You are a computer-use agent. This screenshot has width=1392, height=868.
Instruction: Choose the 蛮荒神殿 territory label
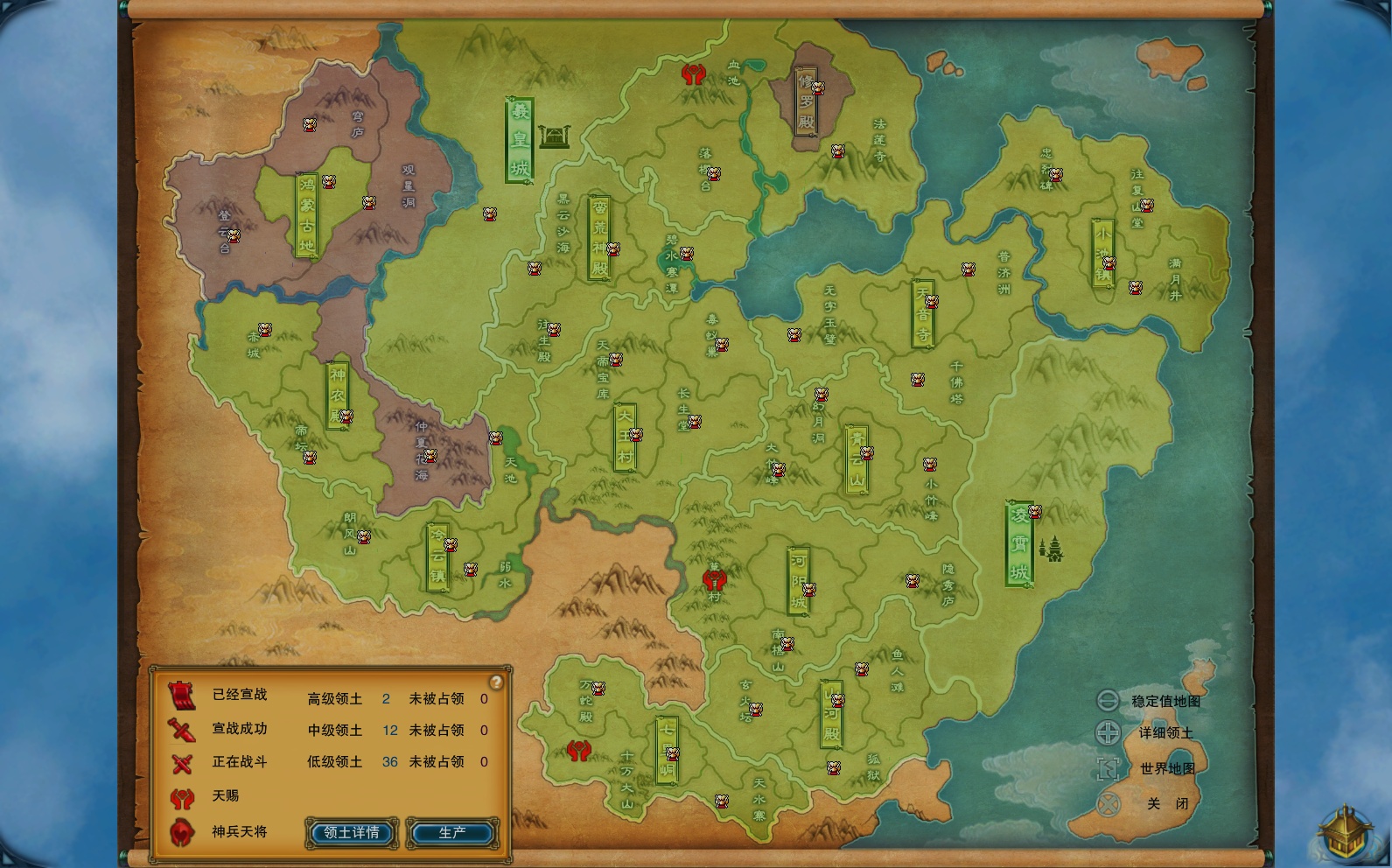pos(599,237)
